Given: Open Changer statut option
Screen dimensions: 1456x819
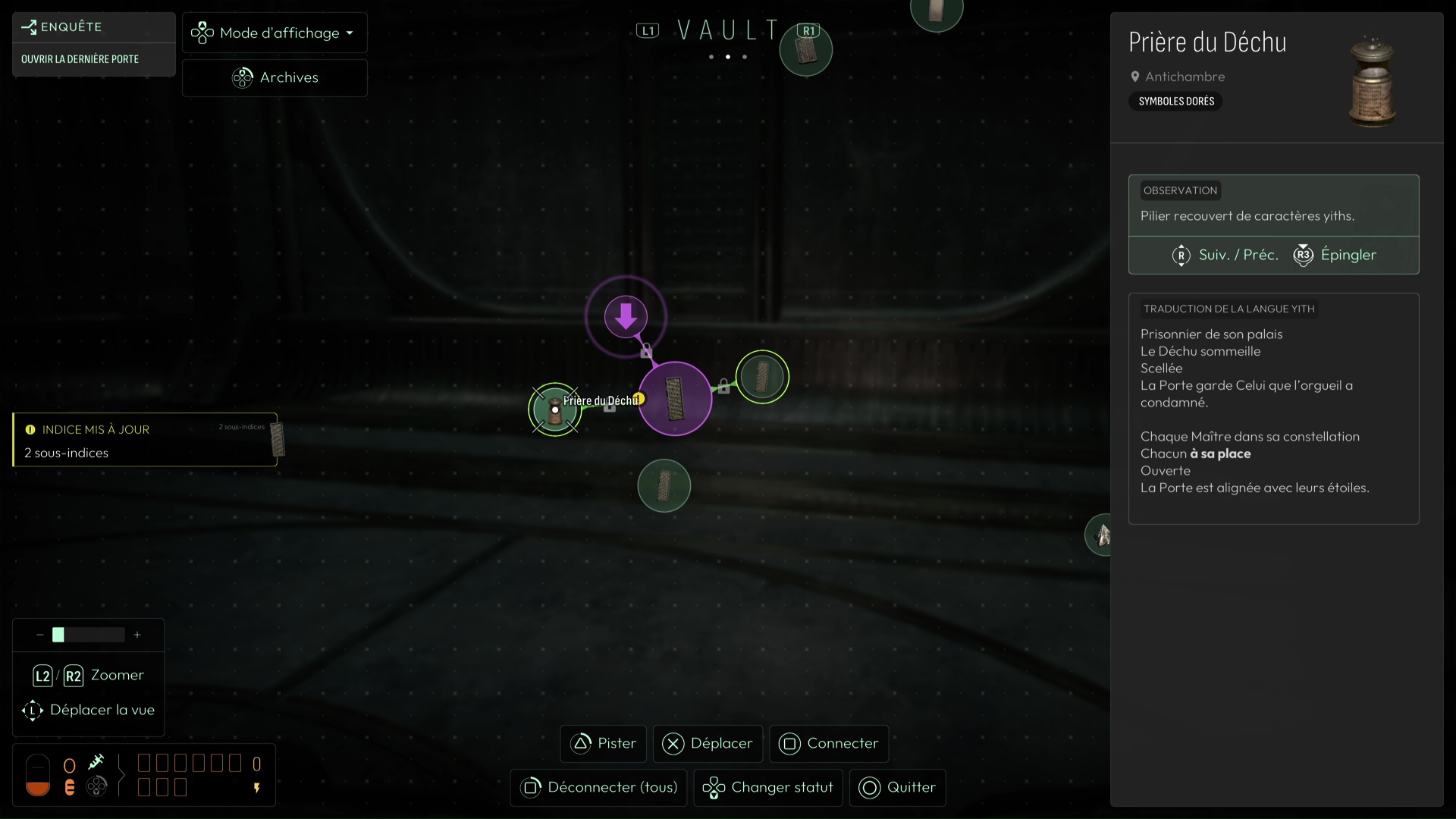Looking at the screenshot, I should pos(768,787).
